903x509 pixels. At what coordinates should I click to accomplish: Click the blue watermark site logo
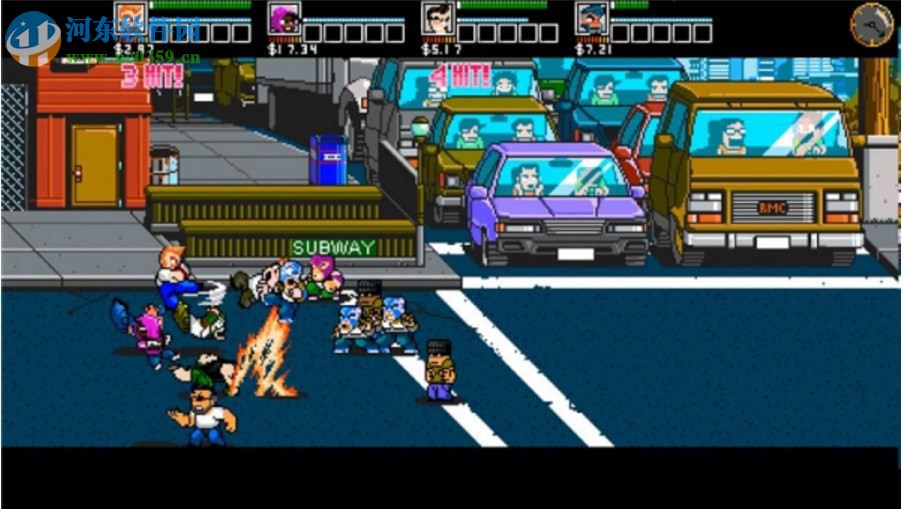(x=32, y=37)
